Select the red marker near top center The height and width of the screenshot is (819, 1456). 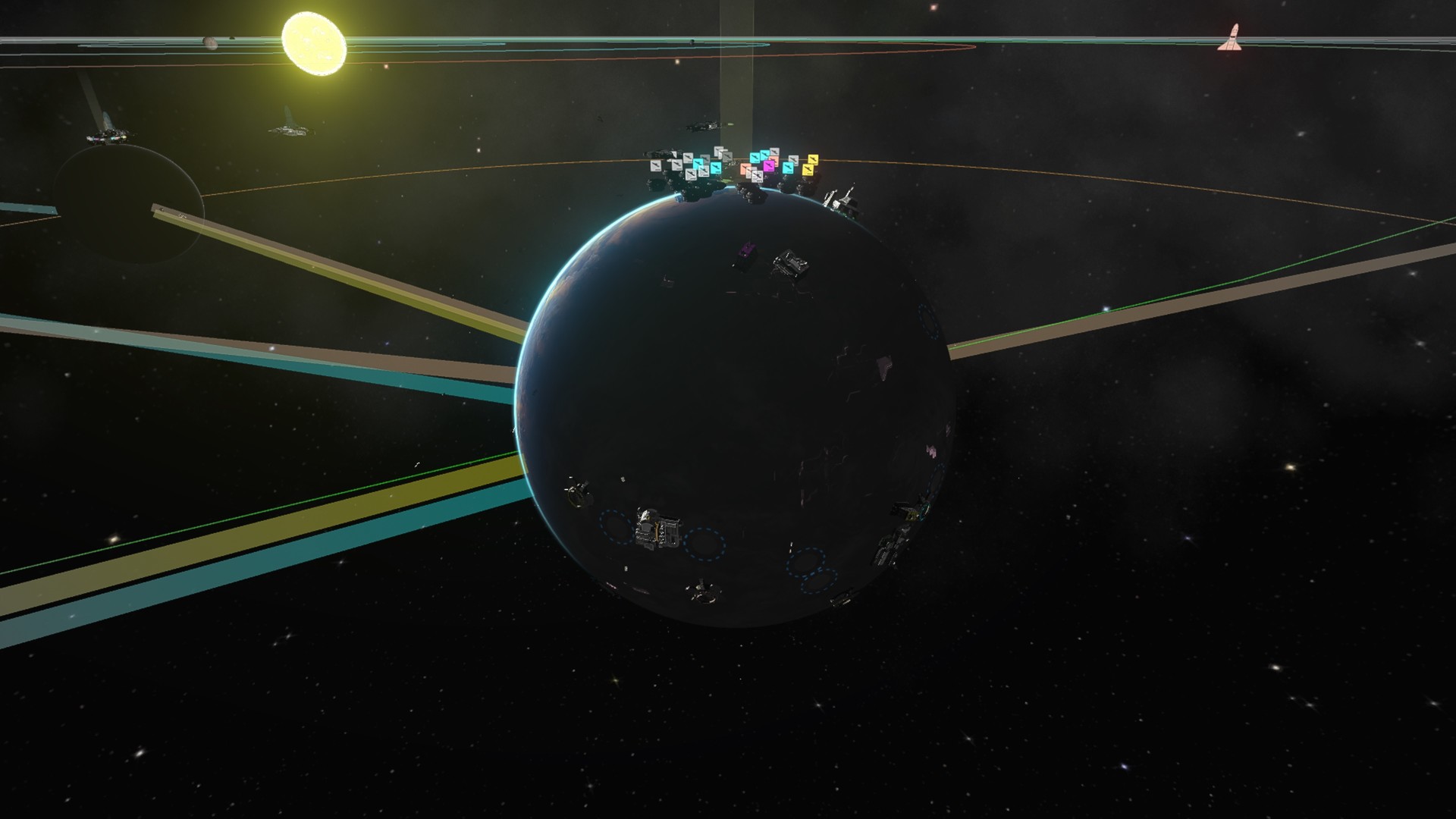(x=932, y=7)
